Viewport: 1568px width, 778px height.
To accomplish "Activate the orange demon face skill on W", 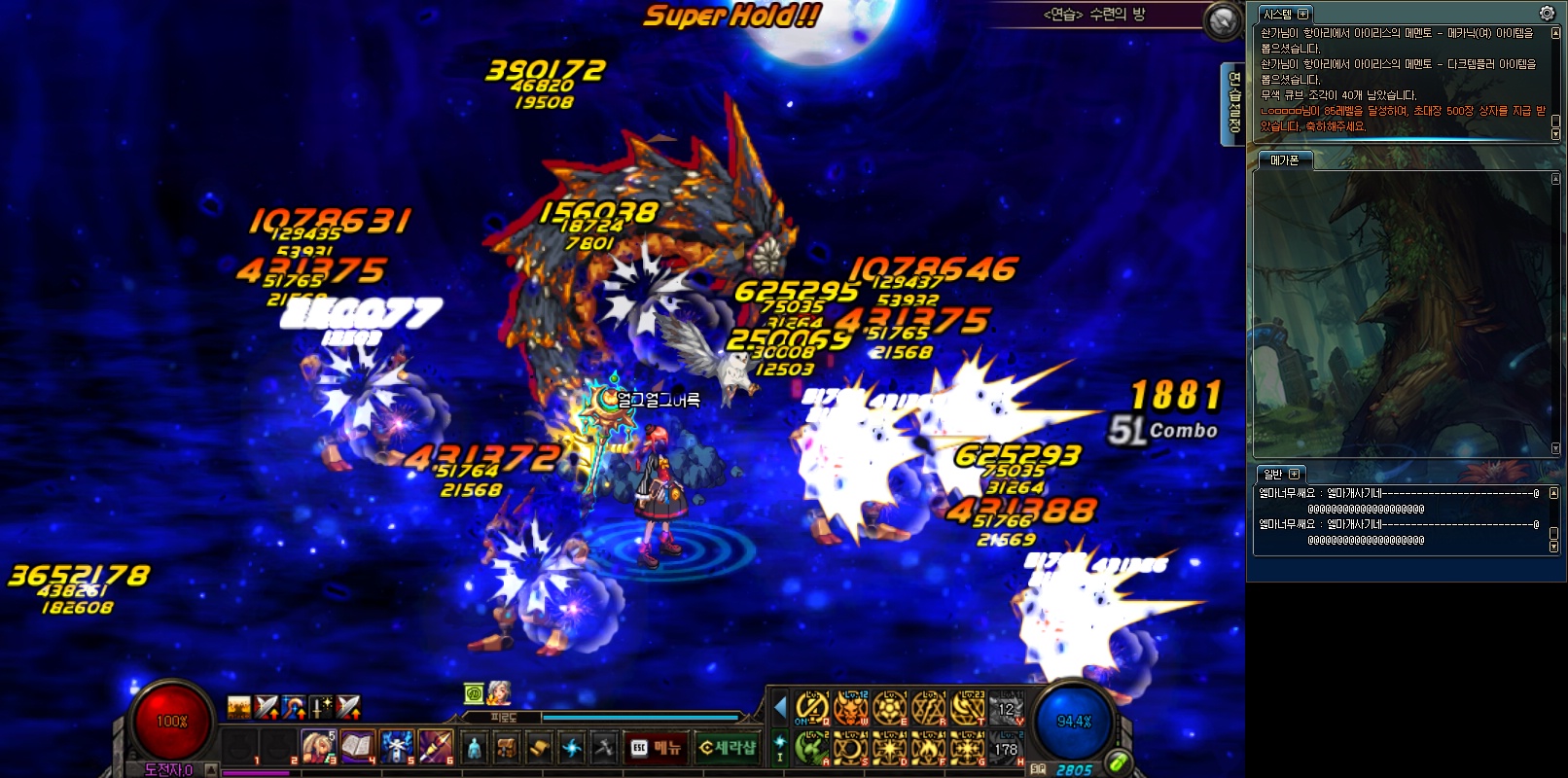I will (x=850, y=708).
